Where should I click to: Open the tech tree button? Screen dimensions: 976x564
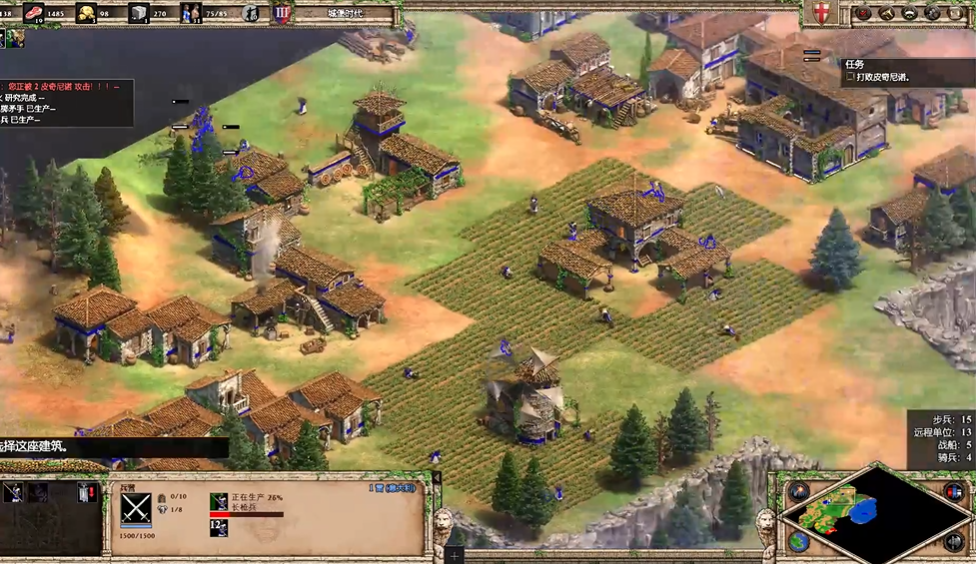point(933,13)
